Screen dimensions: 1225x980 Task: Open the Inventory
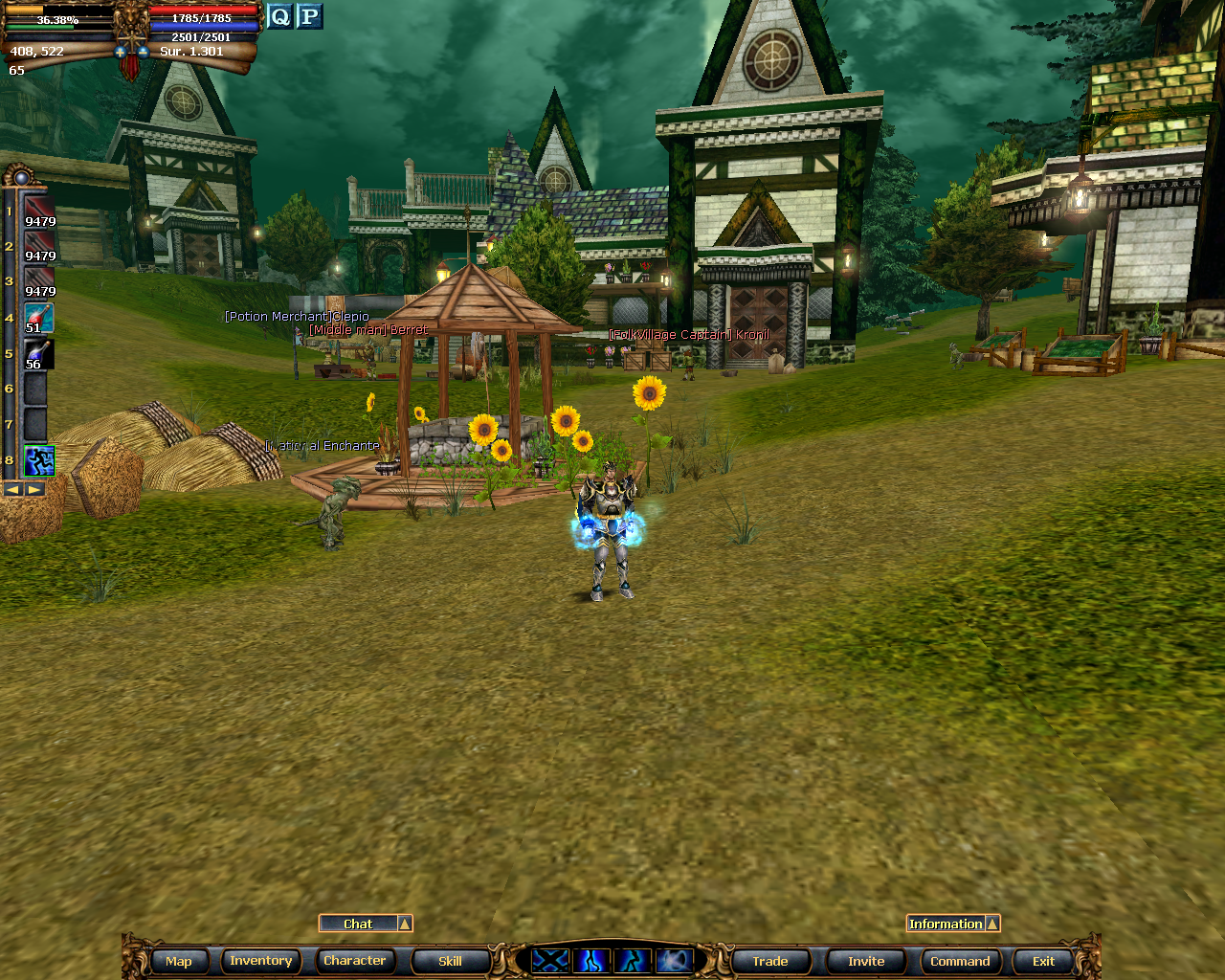point(260,961)
